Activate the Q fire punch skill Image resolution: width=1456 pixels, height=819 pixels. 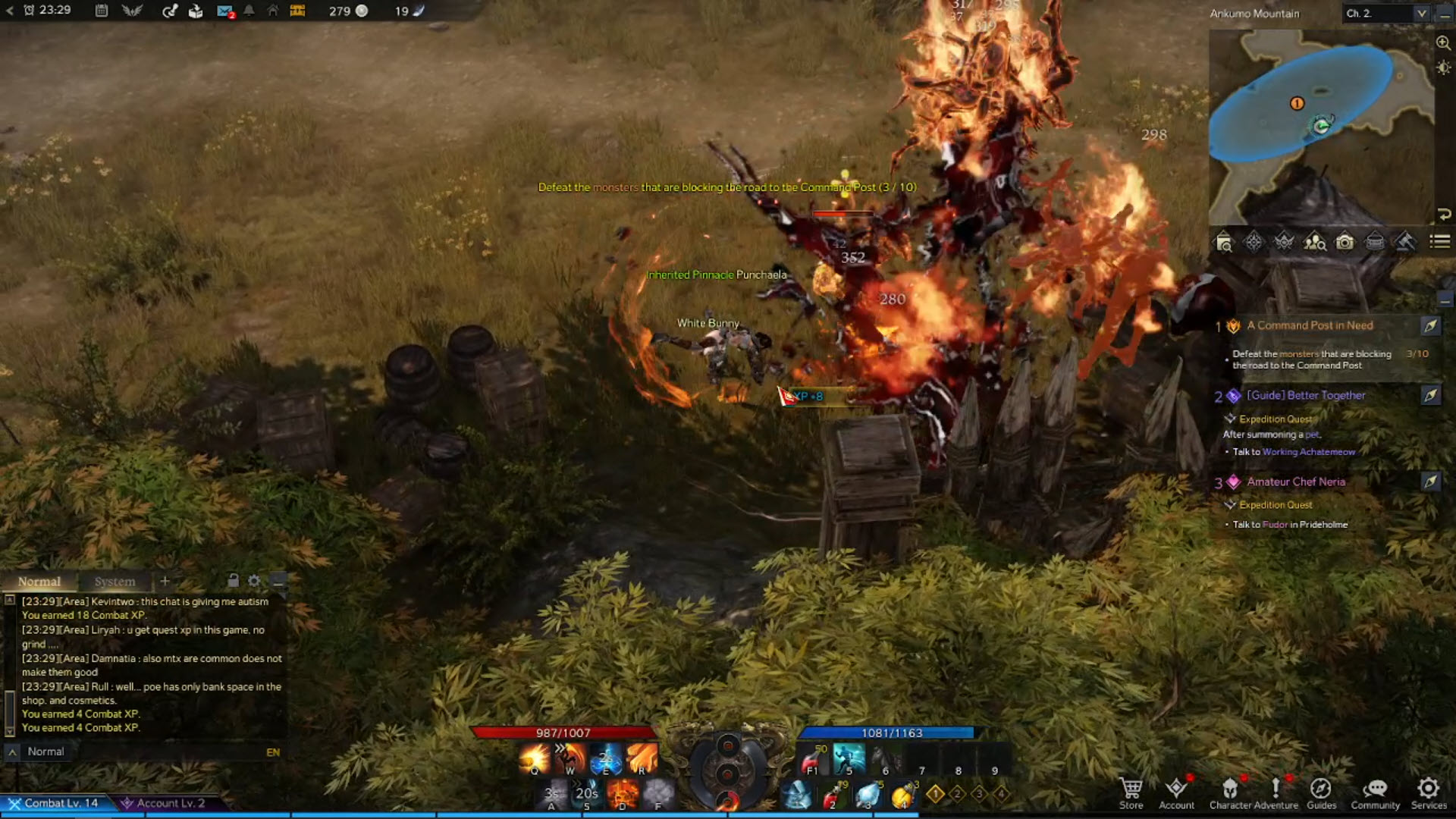pyautogui.click(x=534, y=758)
